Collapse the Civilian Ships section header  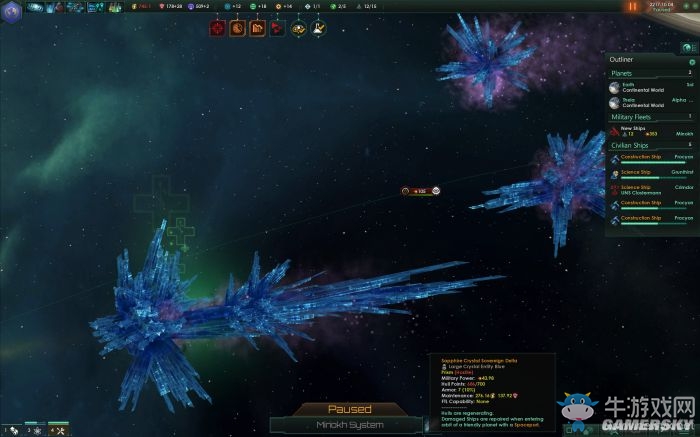[x=650, y=146]
